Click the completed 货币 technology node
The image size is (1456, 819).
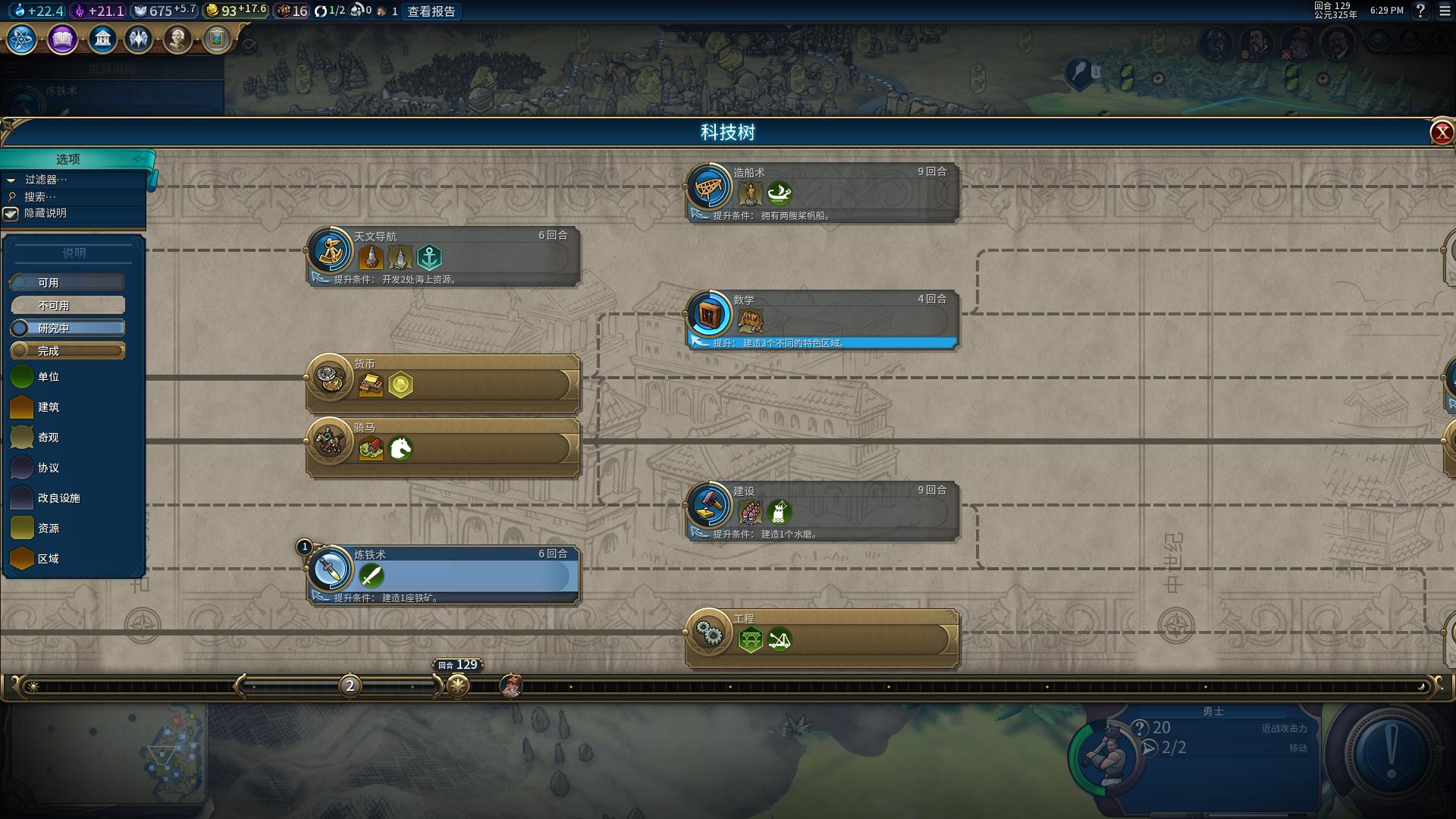pyautogui.click(x=443, y=383)
